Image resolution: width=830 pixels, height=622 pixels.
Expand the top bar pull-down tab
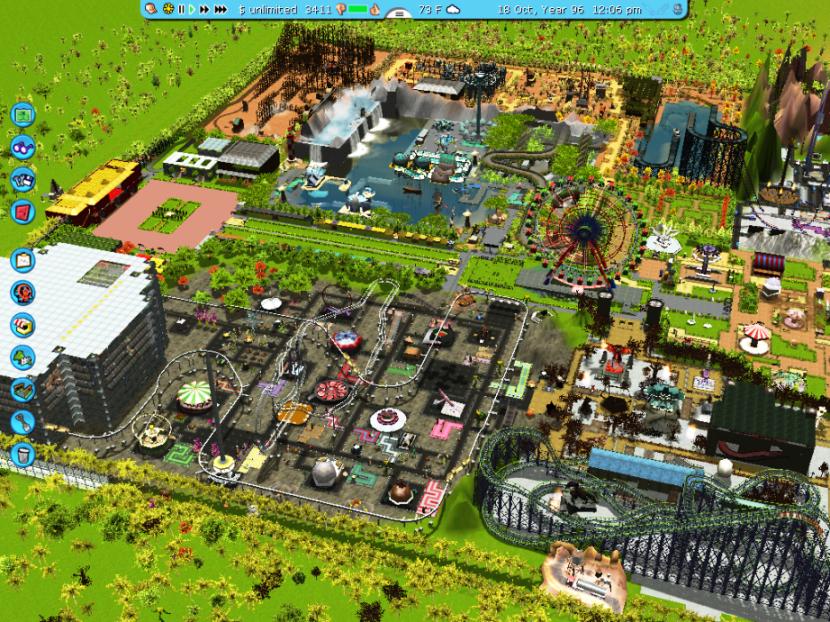point(396,15)
